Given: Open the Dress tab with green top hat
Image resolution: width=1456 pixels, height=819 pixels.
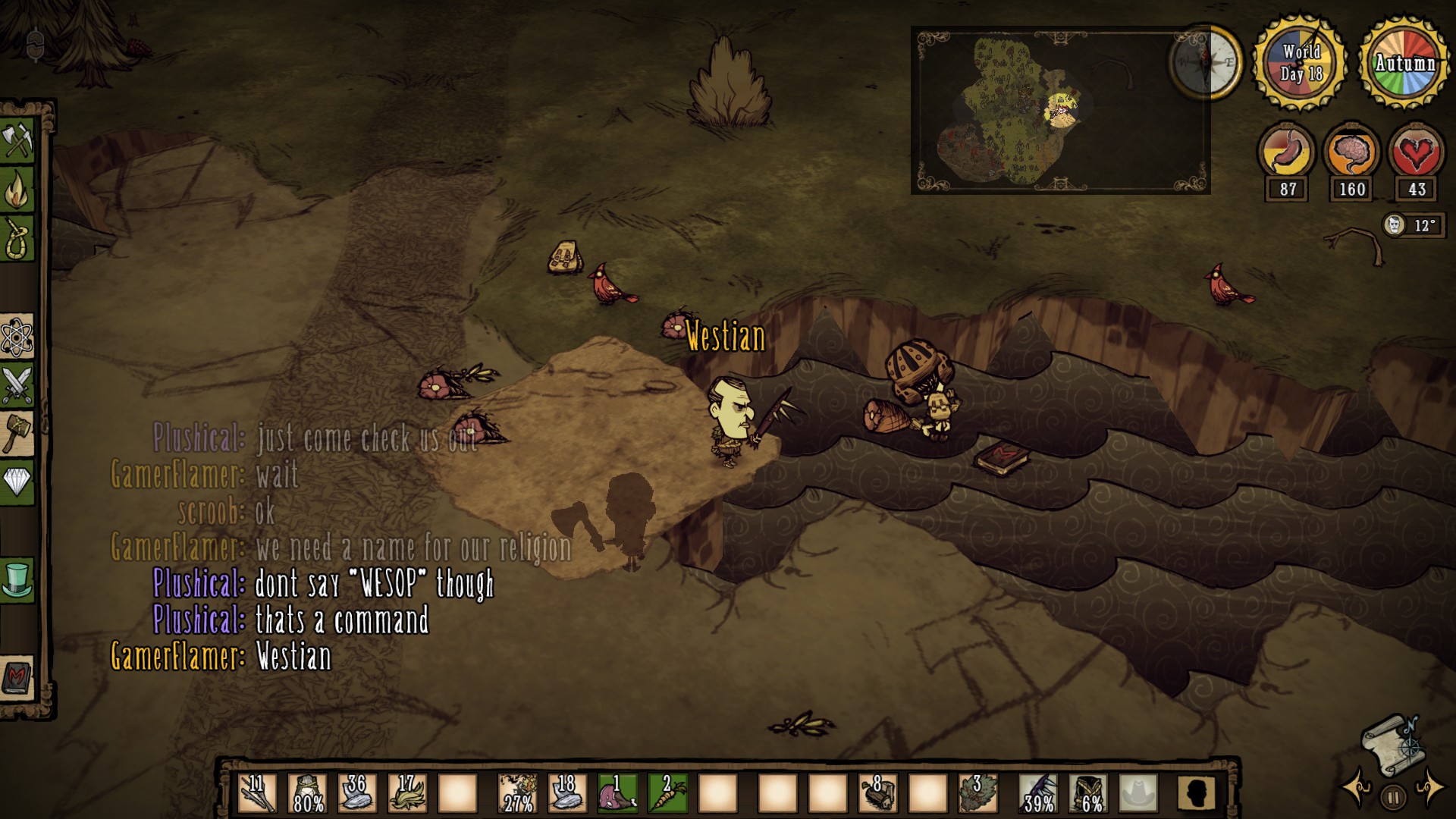Looking at the screenshot, I should pos(17,579).
